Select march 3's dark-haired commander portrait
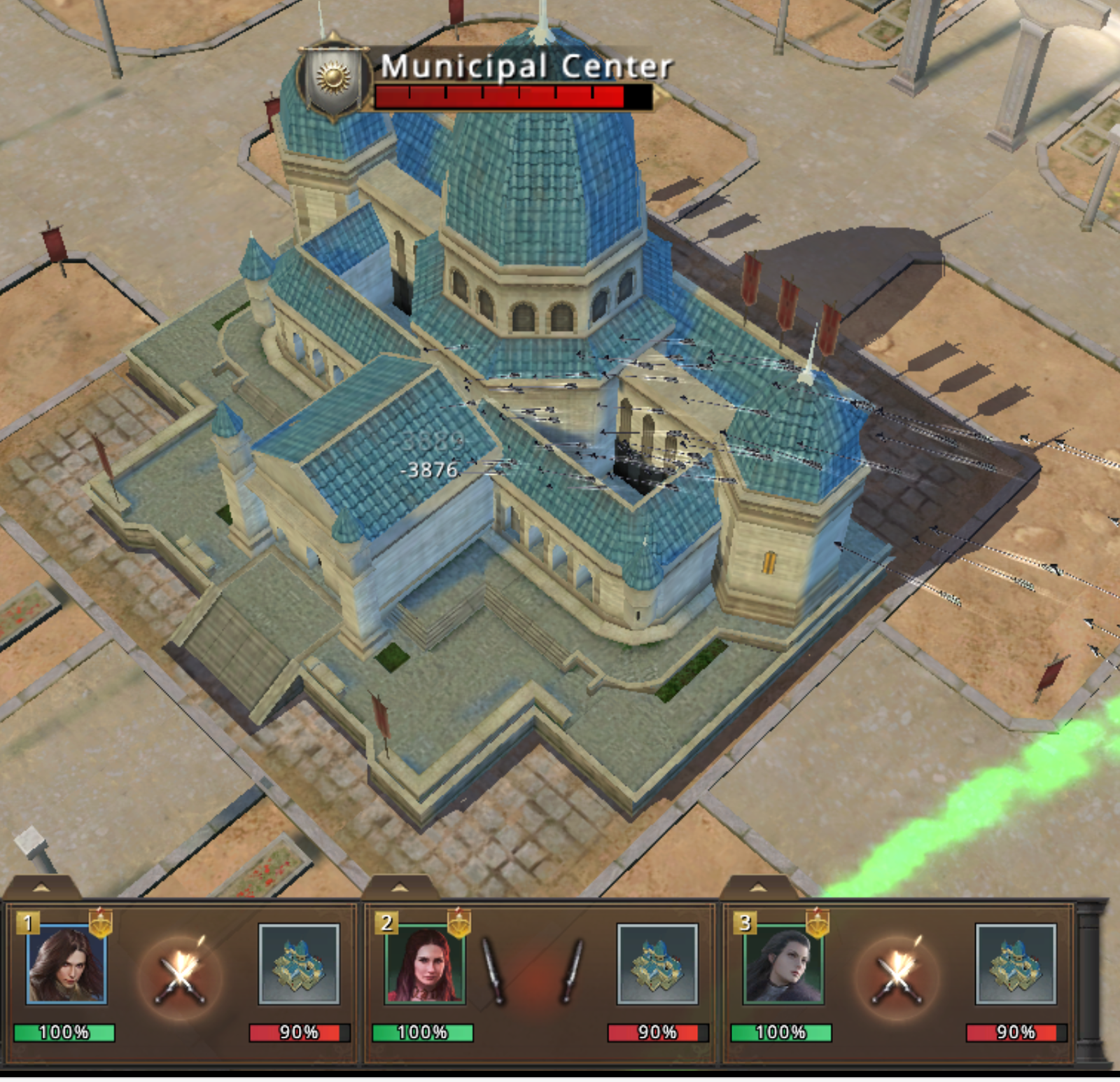This screenshot has height=1082, width=1120. [783, 965]
